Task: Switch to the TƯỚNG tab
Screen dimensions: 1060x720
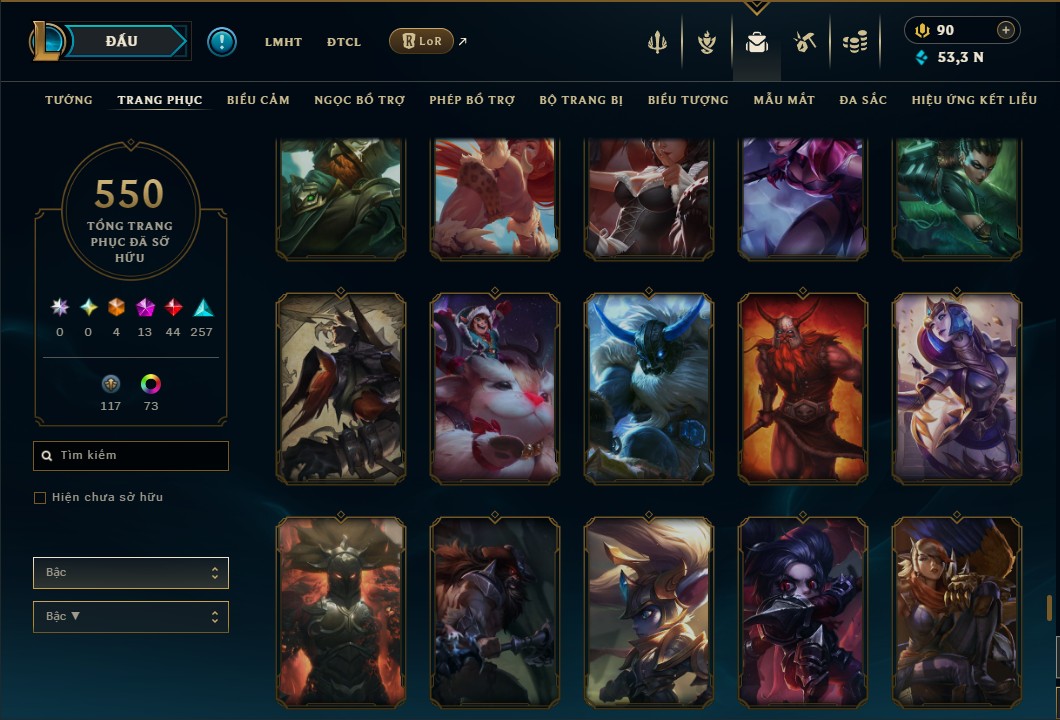Action: coord(69,100)
